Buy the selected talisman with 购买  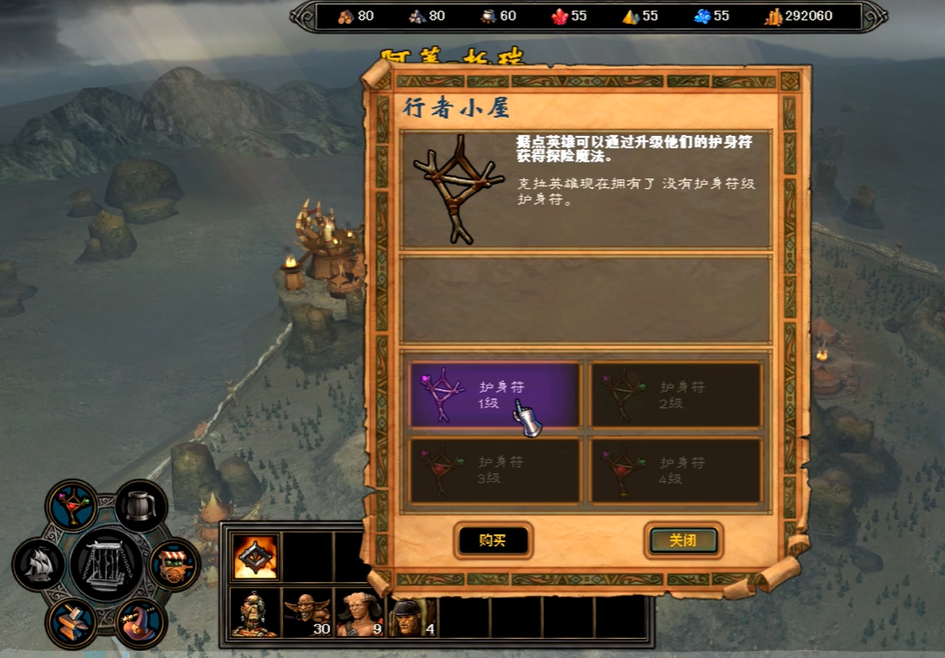[x=492, y=541]
